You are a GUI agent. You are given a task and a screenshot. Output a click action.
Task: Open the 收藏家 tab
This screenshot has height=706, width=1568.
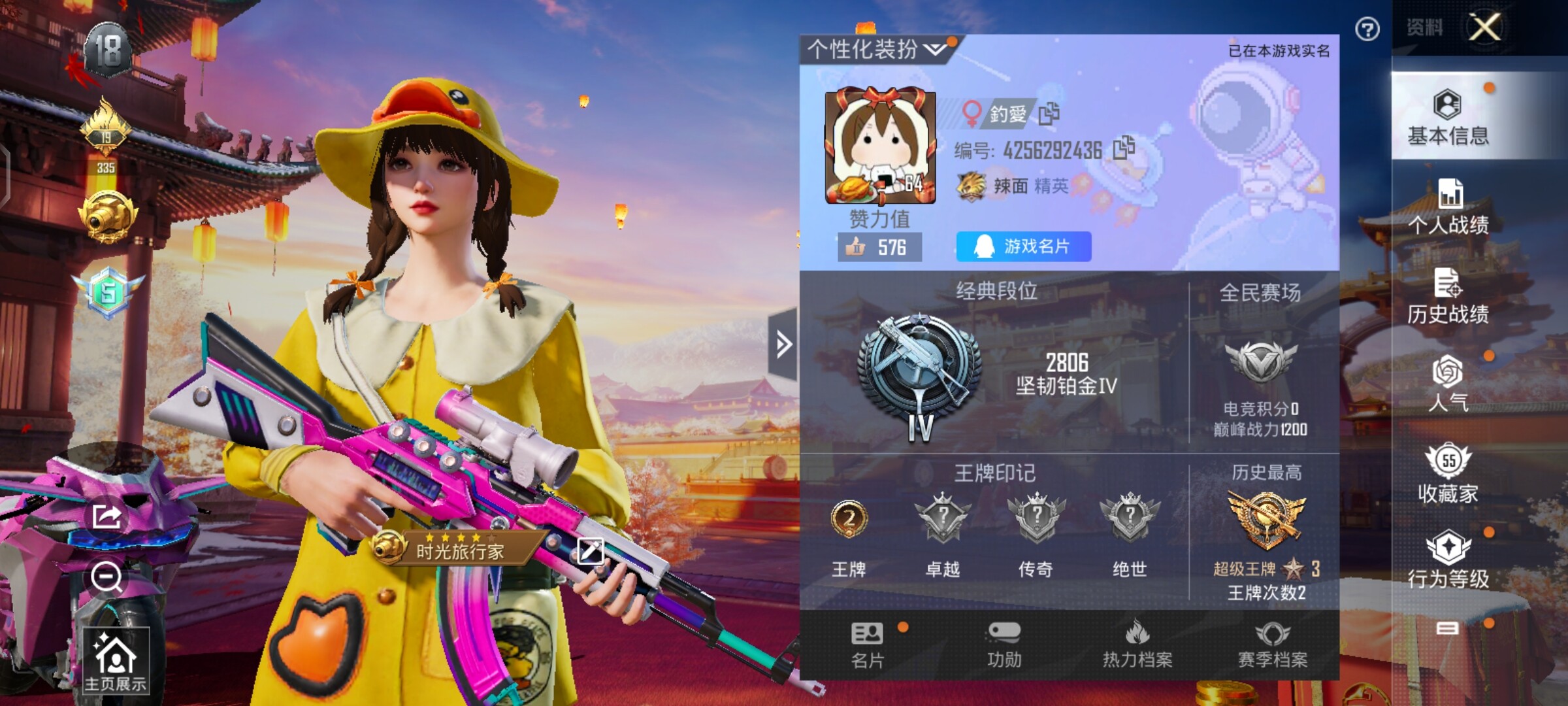coord(1448,473)
